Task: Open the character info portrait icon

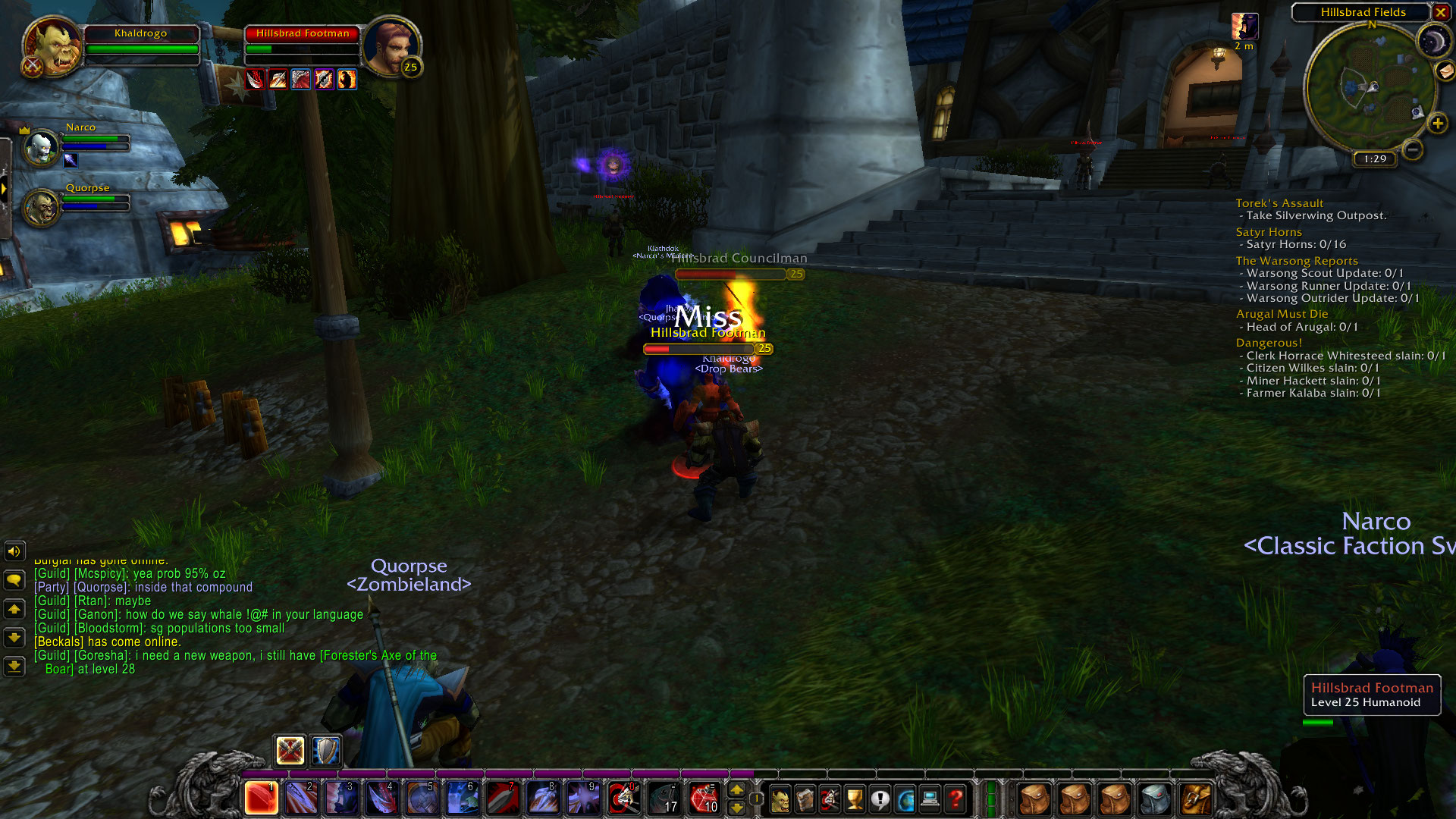Action: 780,798
